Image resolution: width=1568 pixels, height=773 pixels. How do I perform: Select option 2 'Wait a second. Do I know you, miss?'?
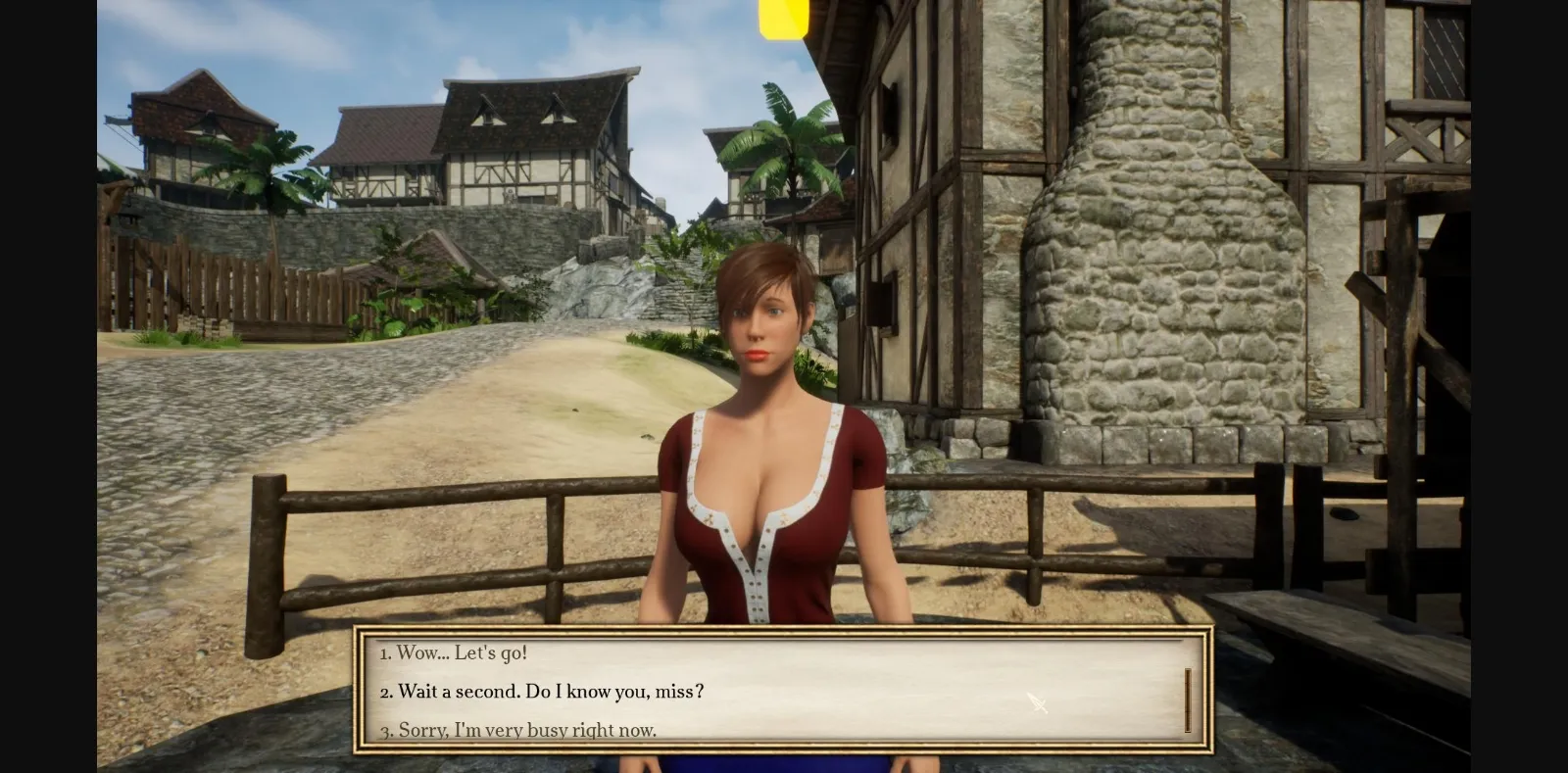point(544,691)
